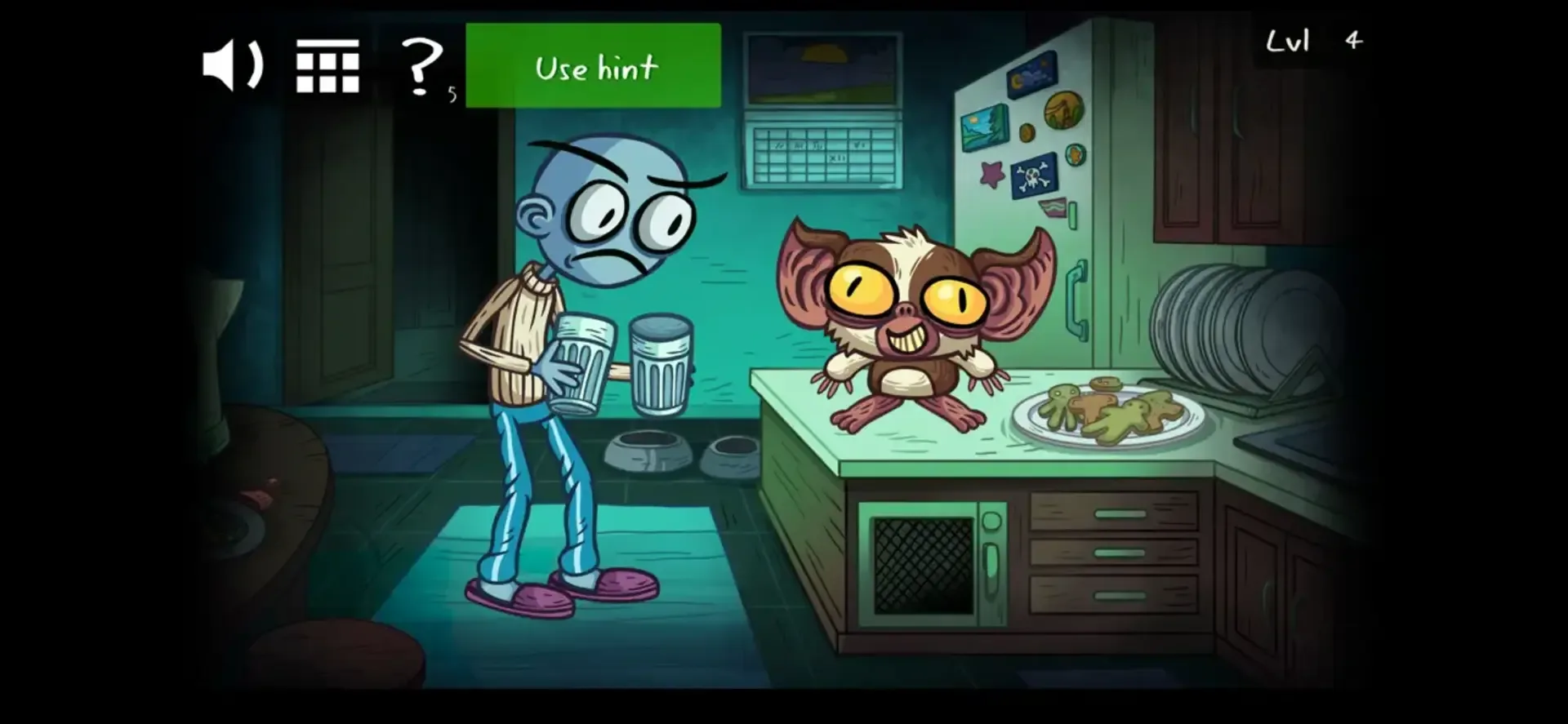Click the round bridge magnet on the fridge
1568x724 pixels.
(x=1063, y=110)
